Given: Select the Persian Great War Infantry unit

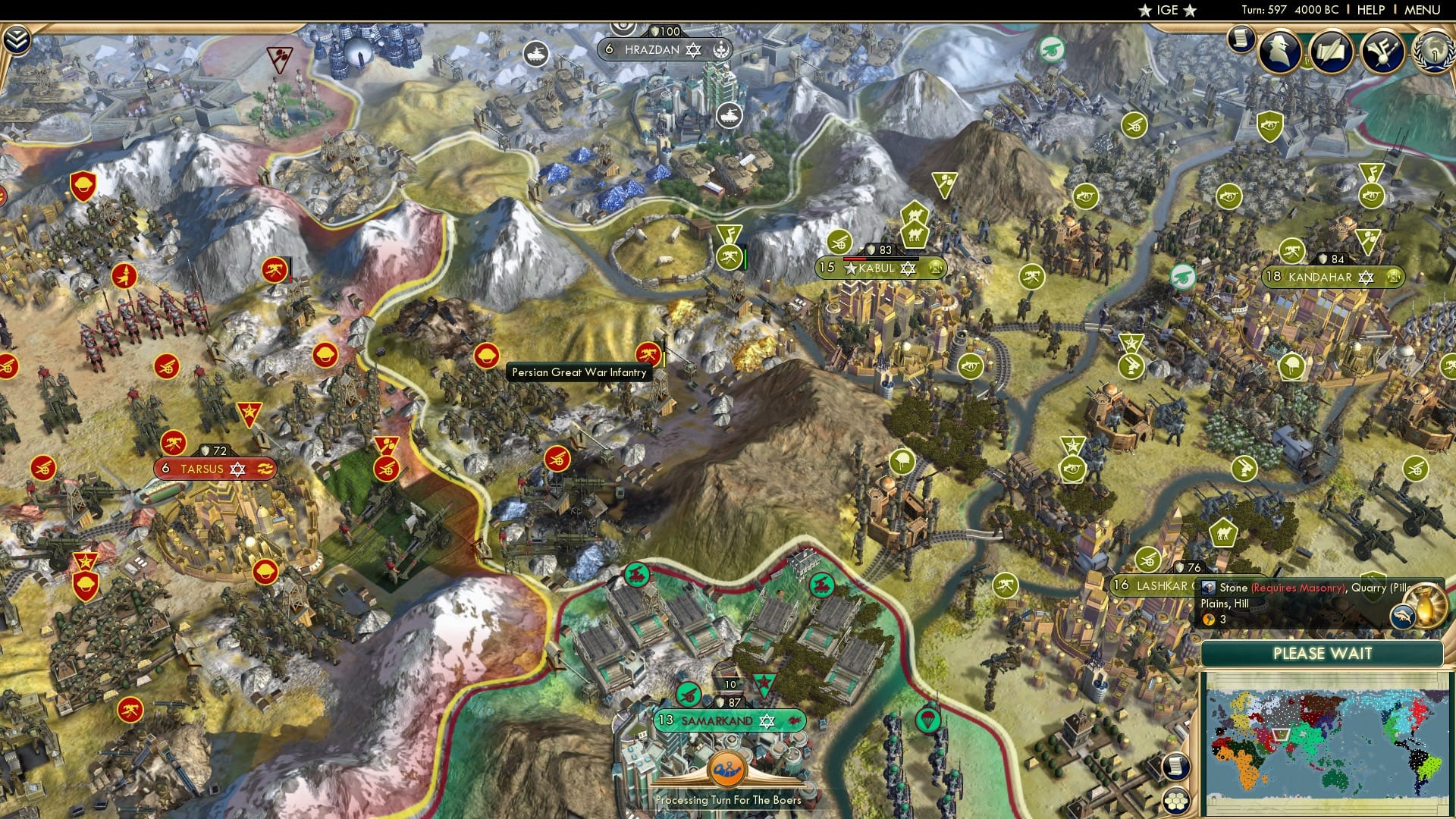Looking at the screenshot, I should [x=648, y=356].
